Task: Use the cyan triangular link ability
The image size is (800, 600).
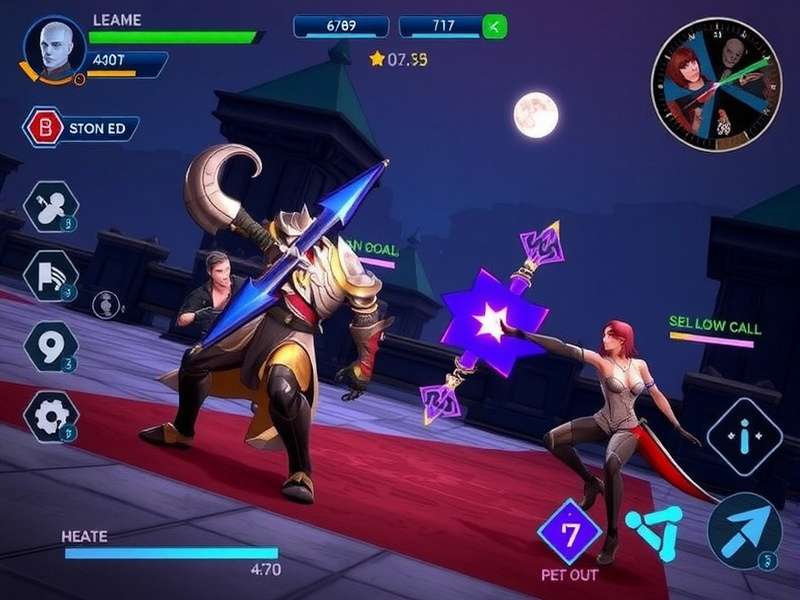Action: 654,532
